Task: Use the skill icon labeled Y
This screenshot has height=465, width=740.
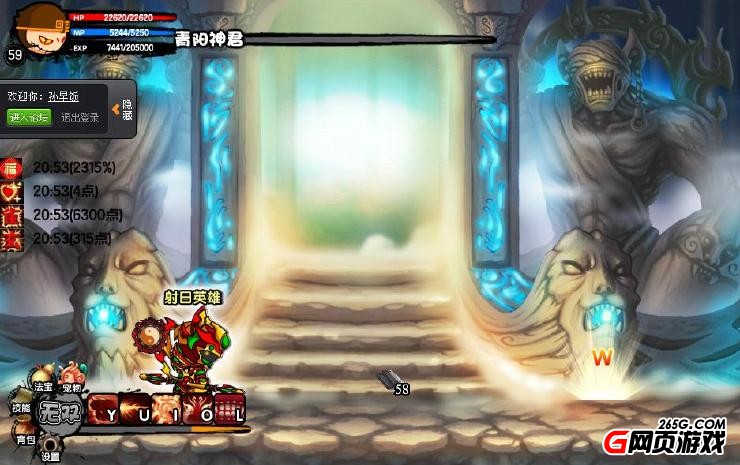Action: click(x=104, y=410)
